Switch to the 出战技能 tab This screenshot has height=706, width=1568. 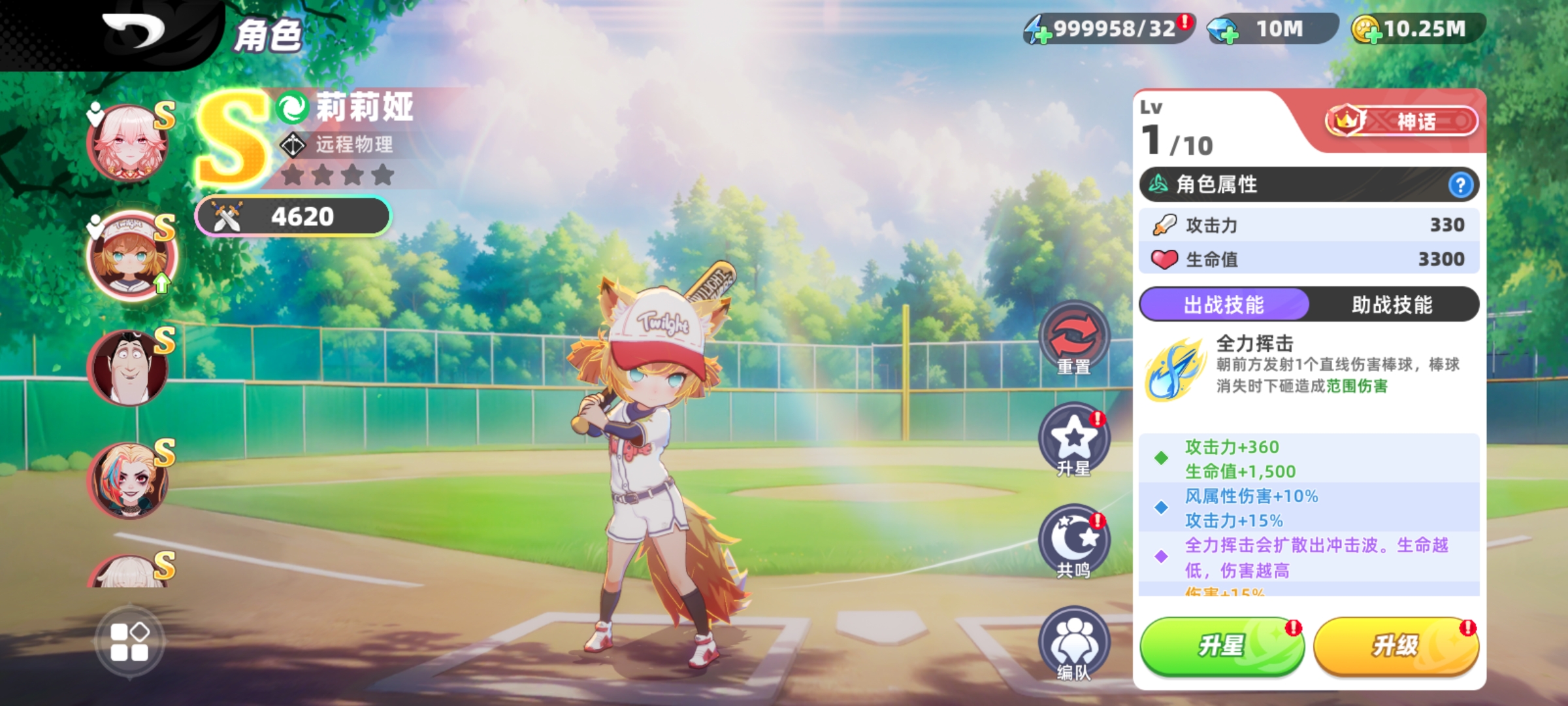tap(1224, 305)
